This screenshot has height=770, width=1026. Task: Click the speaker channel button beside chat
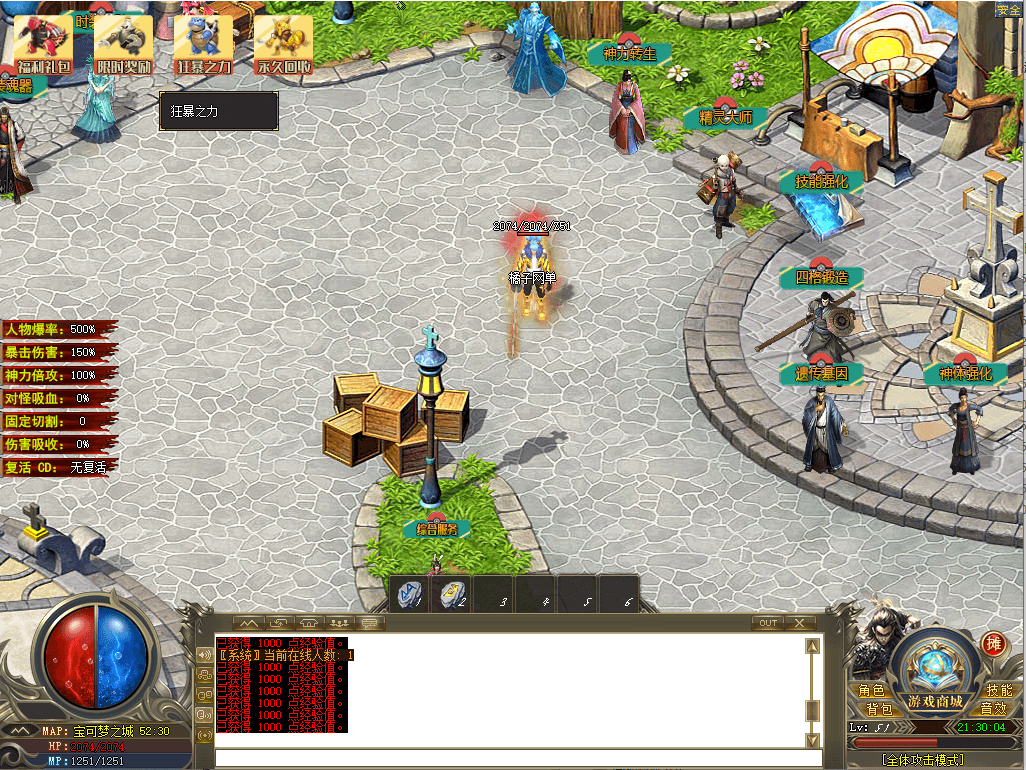pyautogui.click(x=205, y=655)
